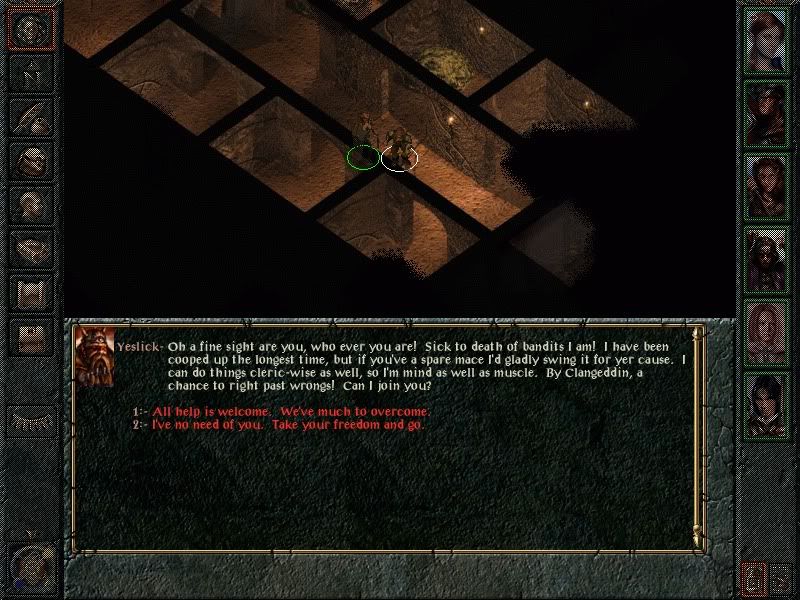Image resolution: width=800 pixels, height=600 pixels.
Task: Choose reply "I've no need of you"
Action: coord(286,425)
